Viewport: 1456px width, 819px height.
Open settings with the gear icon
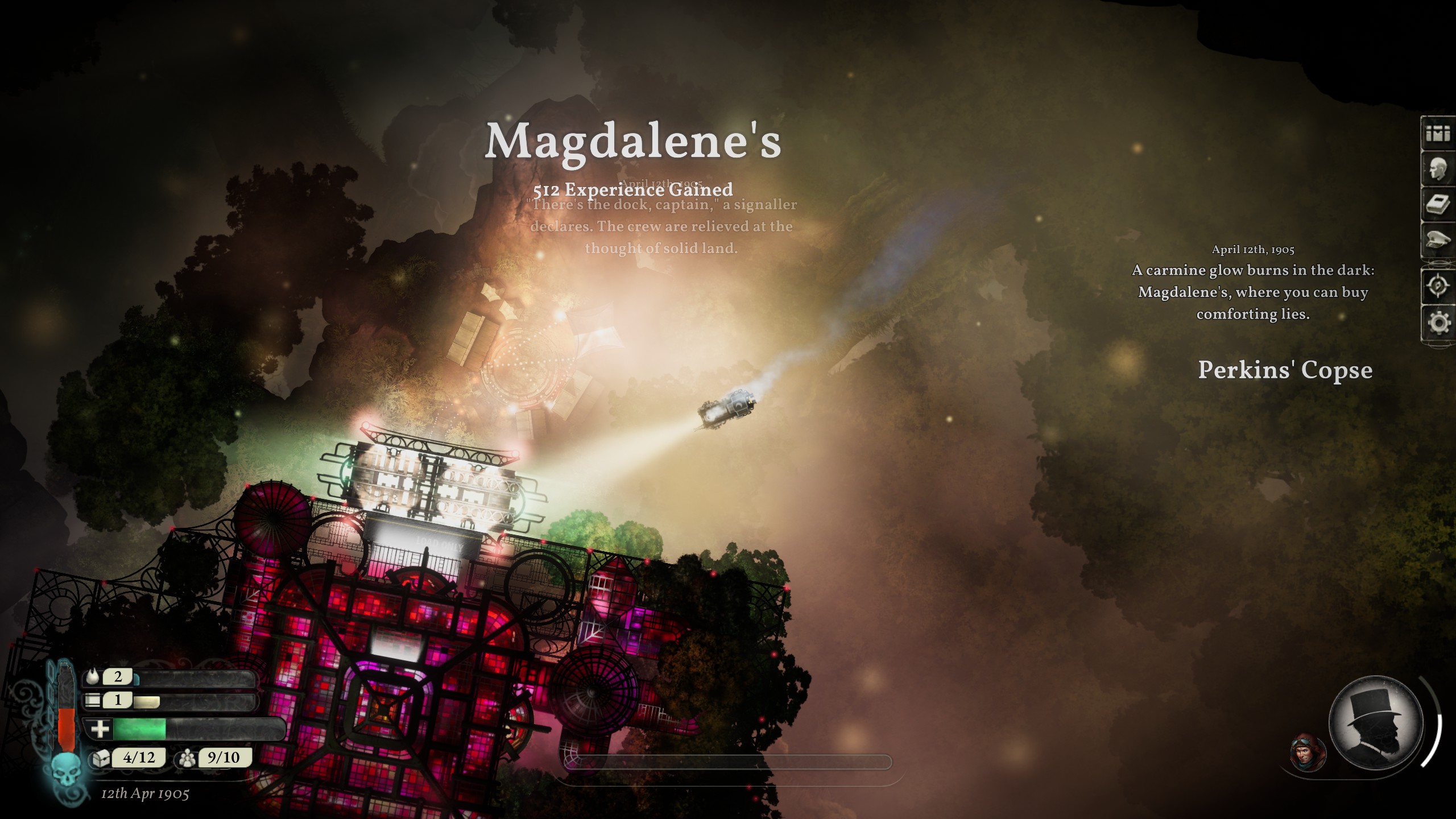pyautogui.click(x=1437, y=322)
